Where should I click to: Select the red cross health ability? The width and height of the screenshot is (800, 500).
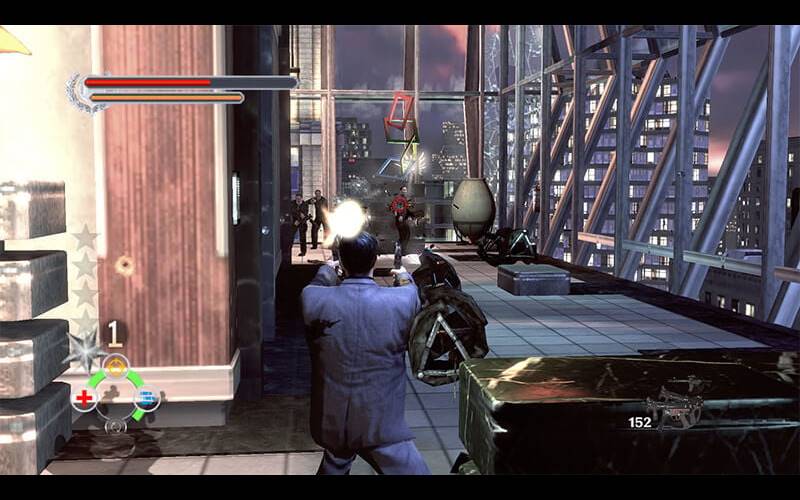85,400
